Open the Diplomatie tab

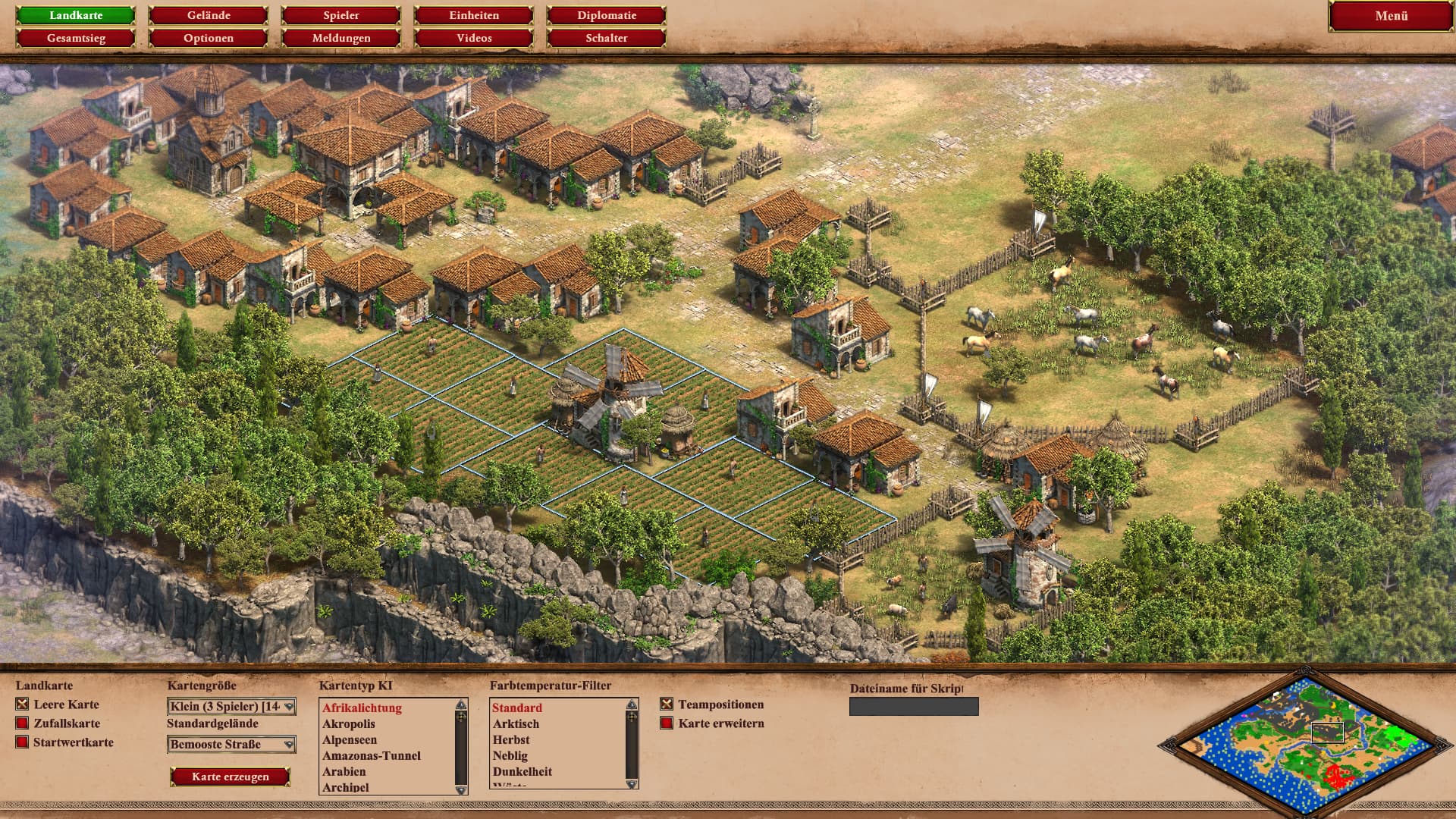coord(607,15)
